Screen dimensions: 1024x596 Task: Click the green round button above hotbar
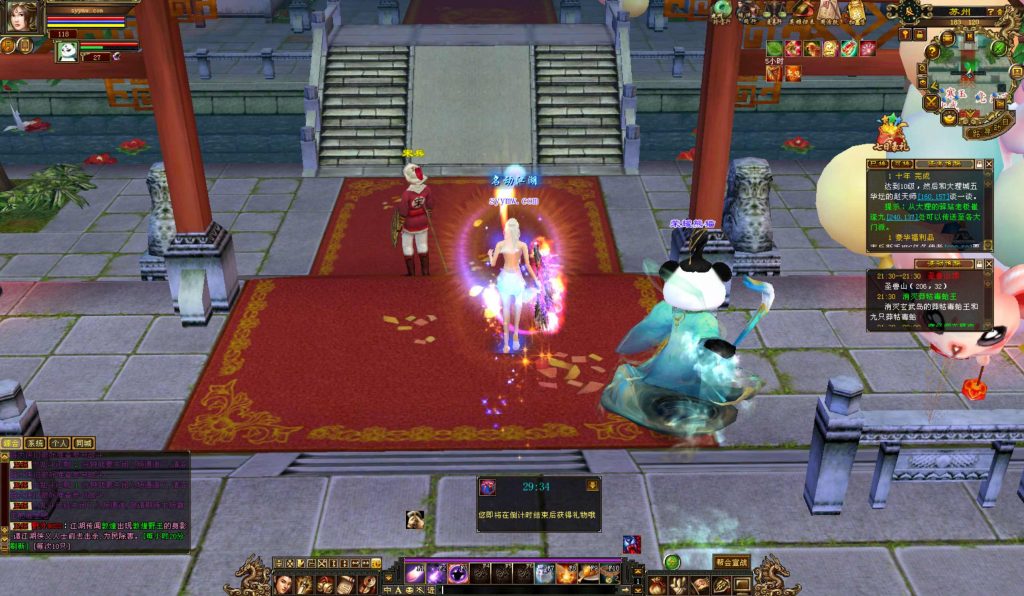click(672, 562)
